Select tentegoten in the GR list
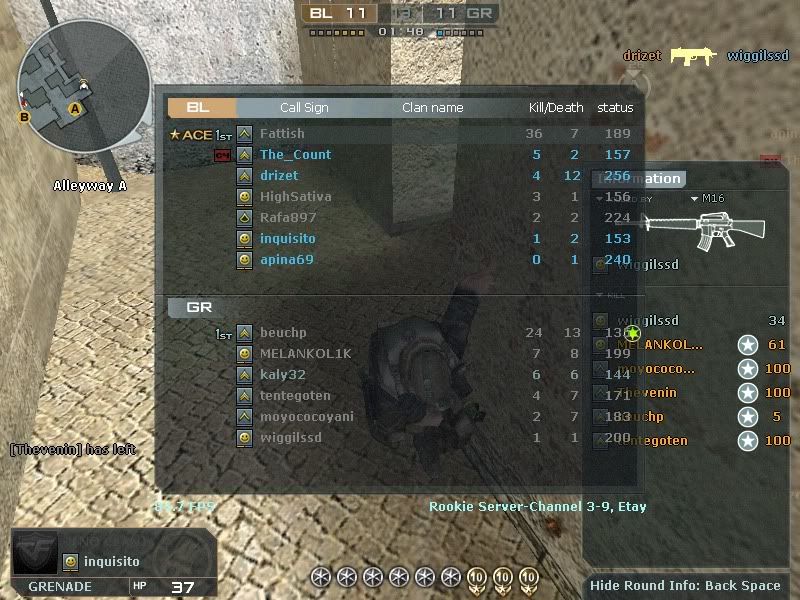This screenshot has height=600, width=800. 294,396
